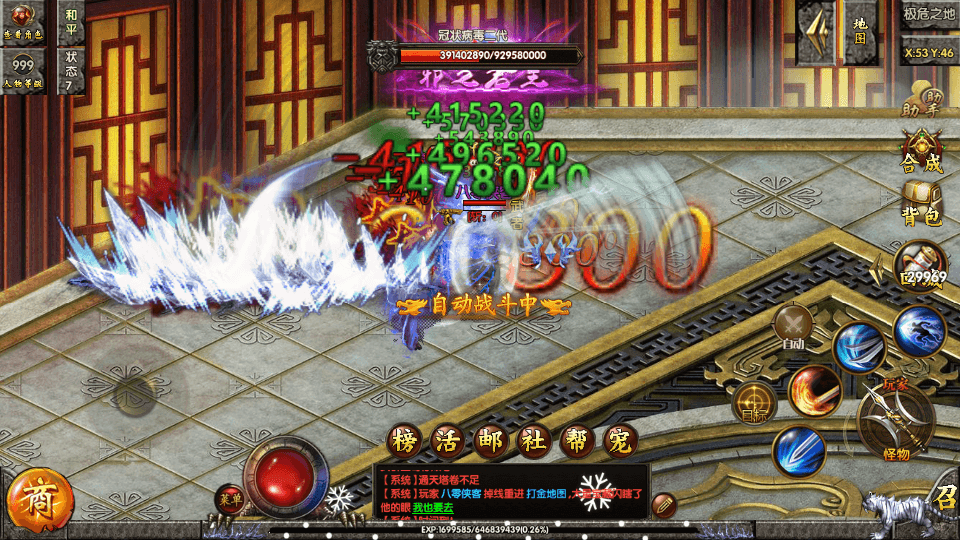Use the potion bottle showing 29969
Screen dimensions: 960x540
[920, 265]
